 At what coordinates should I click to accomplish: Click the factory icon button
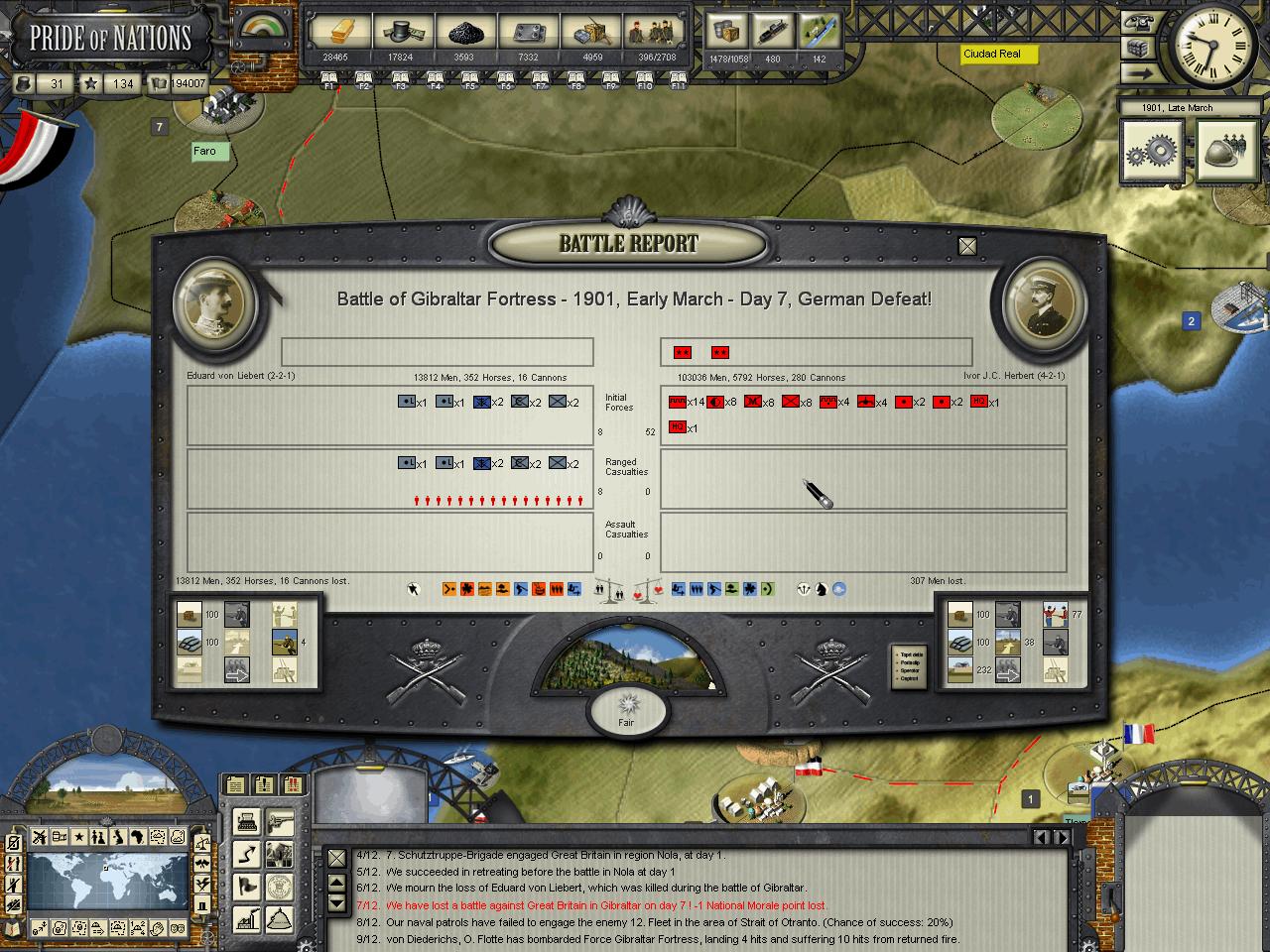pyautogui.click(x=246, y=919)
